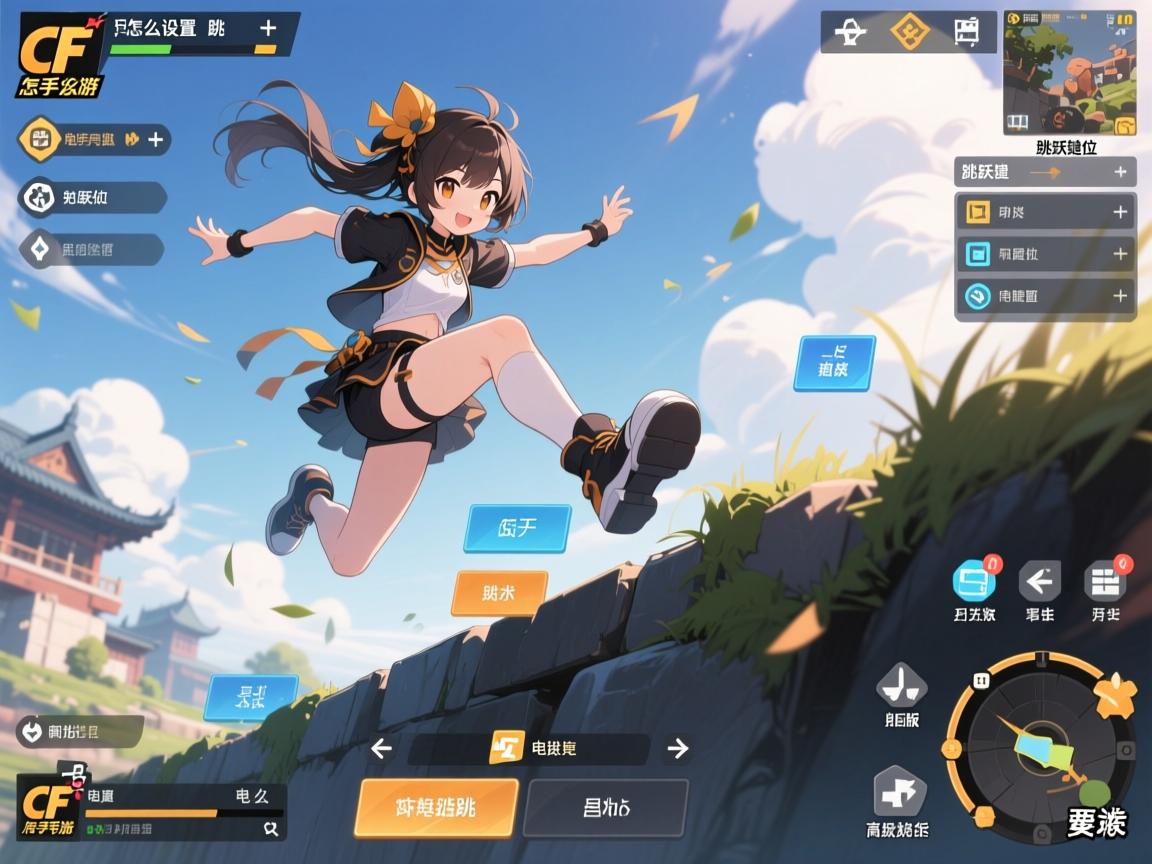Select the left entry with the diamond icon
The image size is (1152, 864).
point(41,249)
